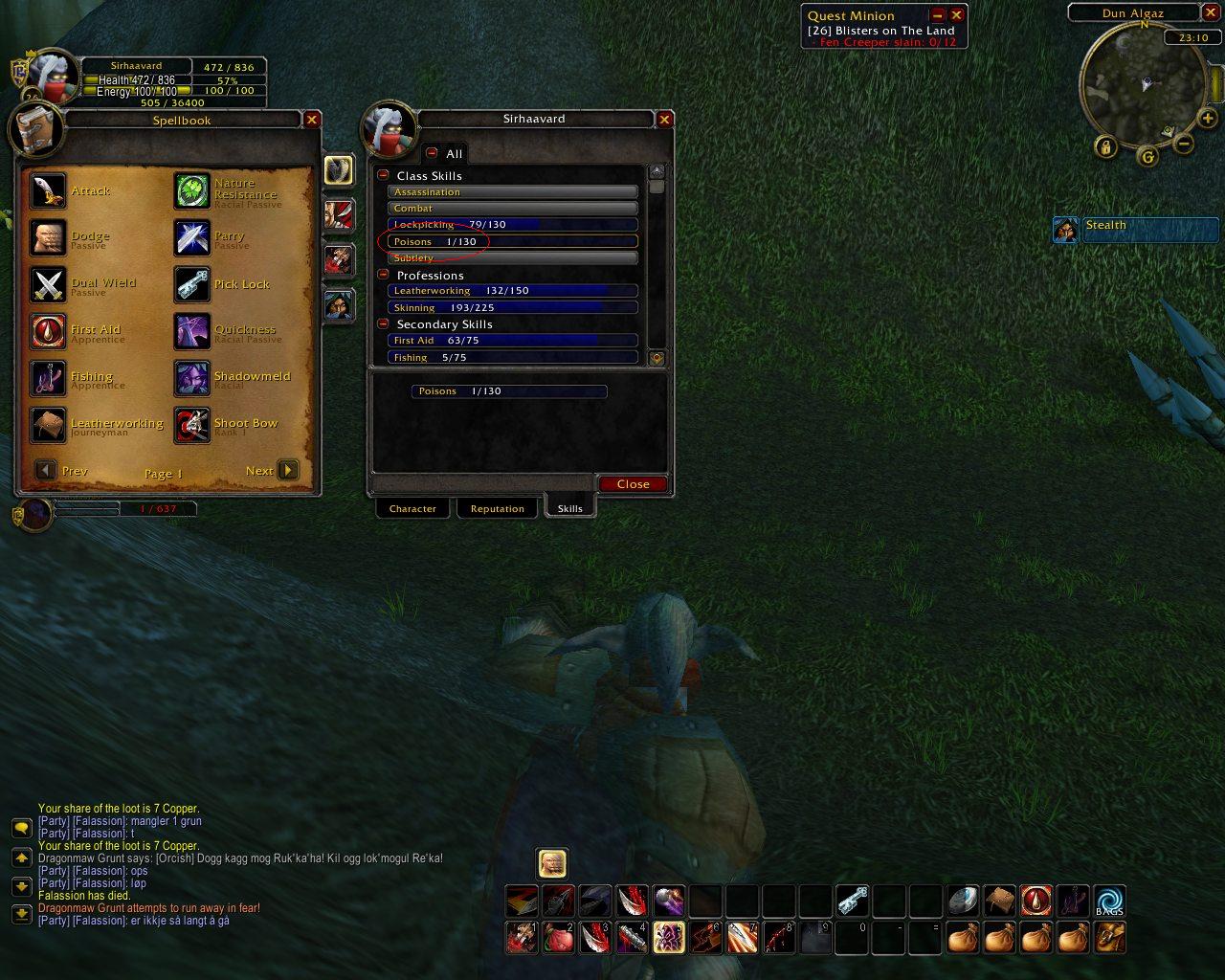Select Shoot Bow in the spellbook

point(192,425)
